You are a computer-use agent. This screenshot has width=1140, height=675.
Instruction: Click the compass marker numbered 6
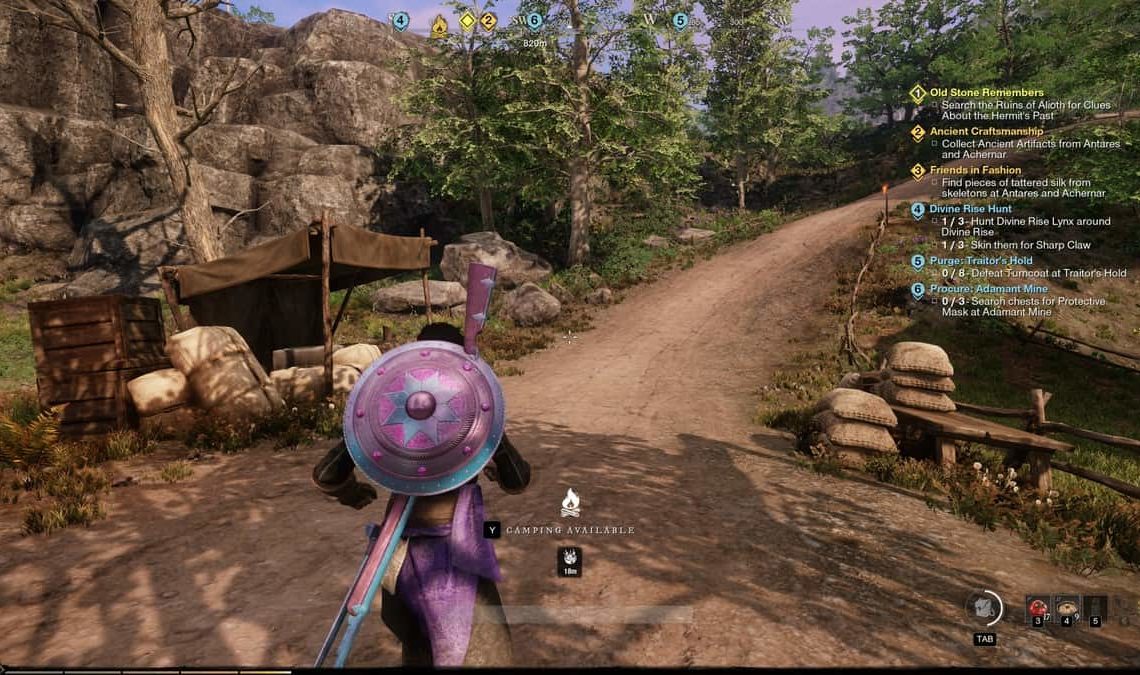tap(534, 21)
